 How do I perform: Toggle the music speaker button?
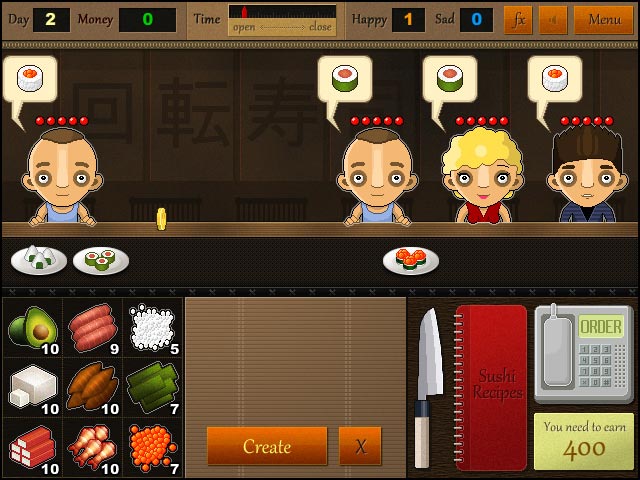[553, 19]
